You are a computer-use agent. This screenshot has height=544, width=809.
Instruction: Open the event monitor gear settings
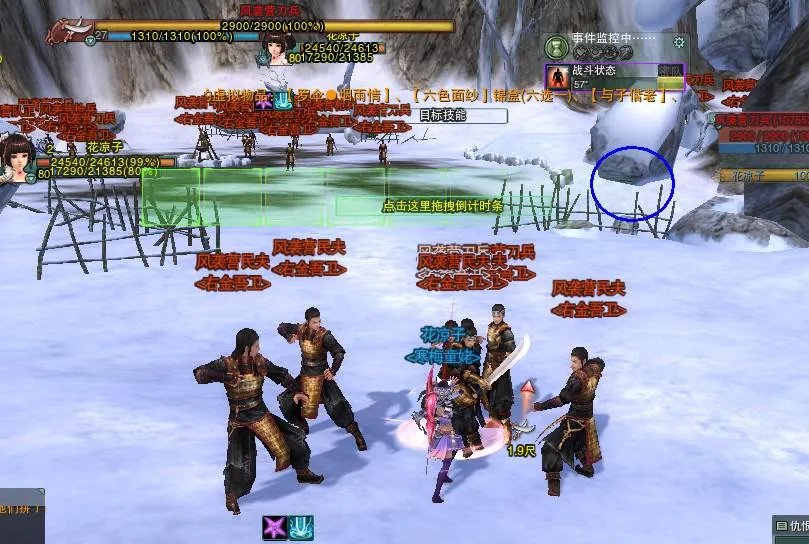coord(680,42)
